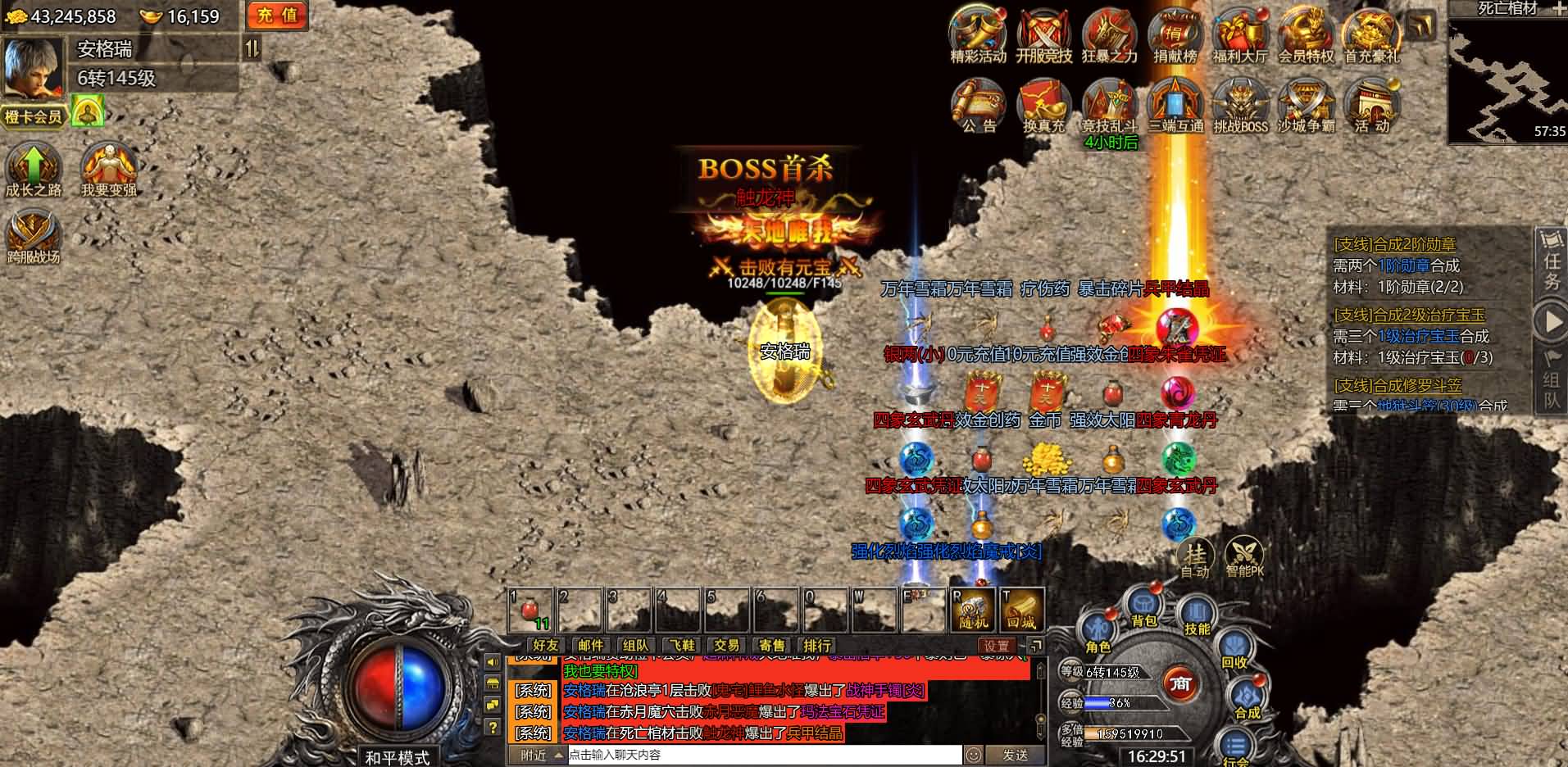This screenshot has height=767, width=1568.
Task: Open the 跨服战场 cross-server battlefield icon
Action: point(34,238)
